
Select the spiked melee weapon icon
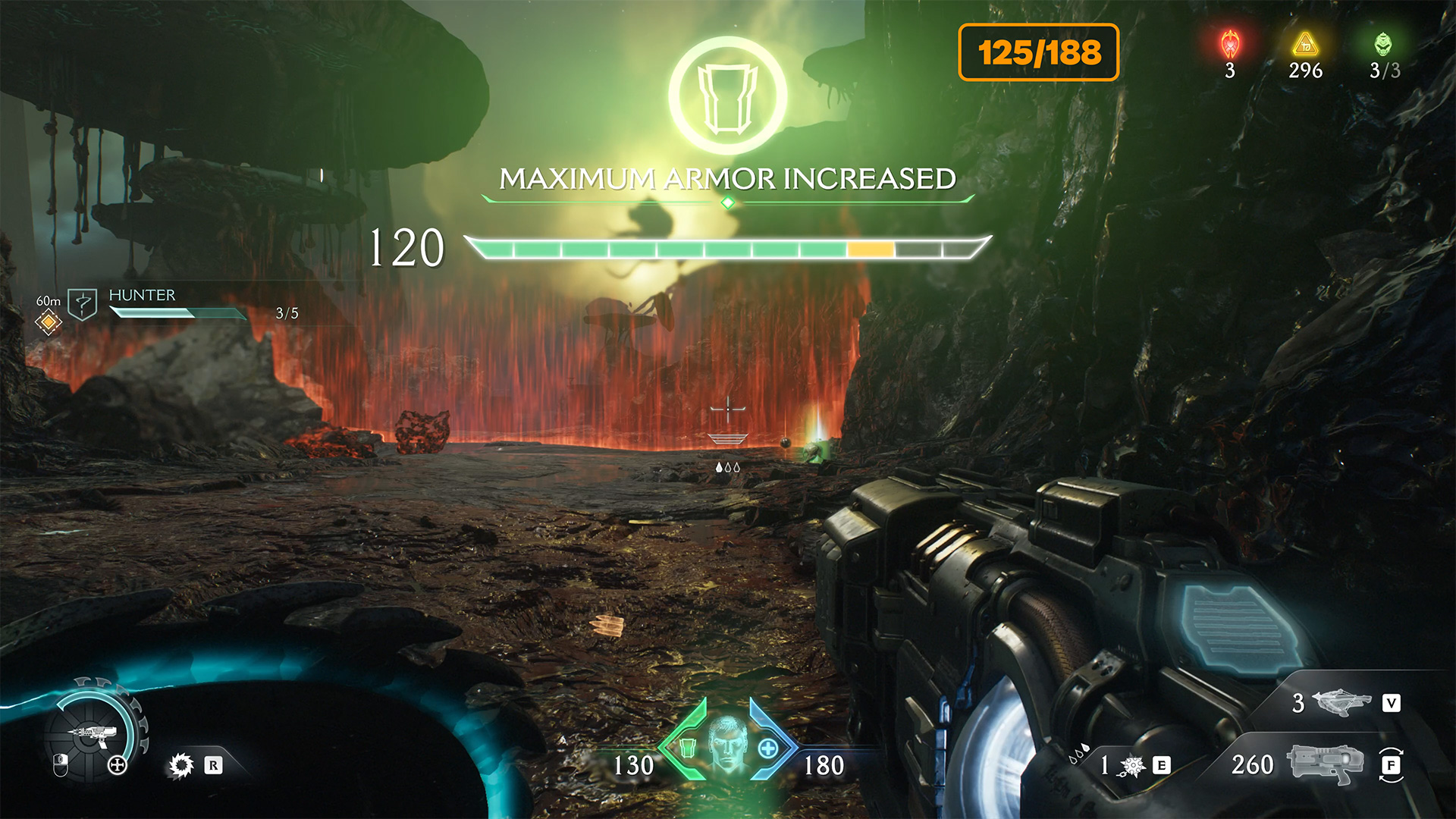[1133, 766]
